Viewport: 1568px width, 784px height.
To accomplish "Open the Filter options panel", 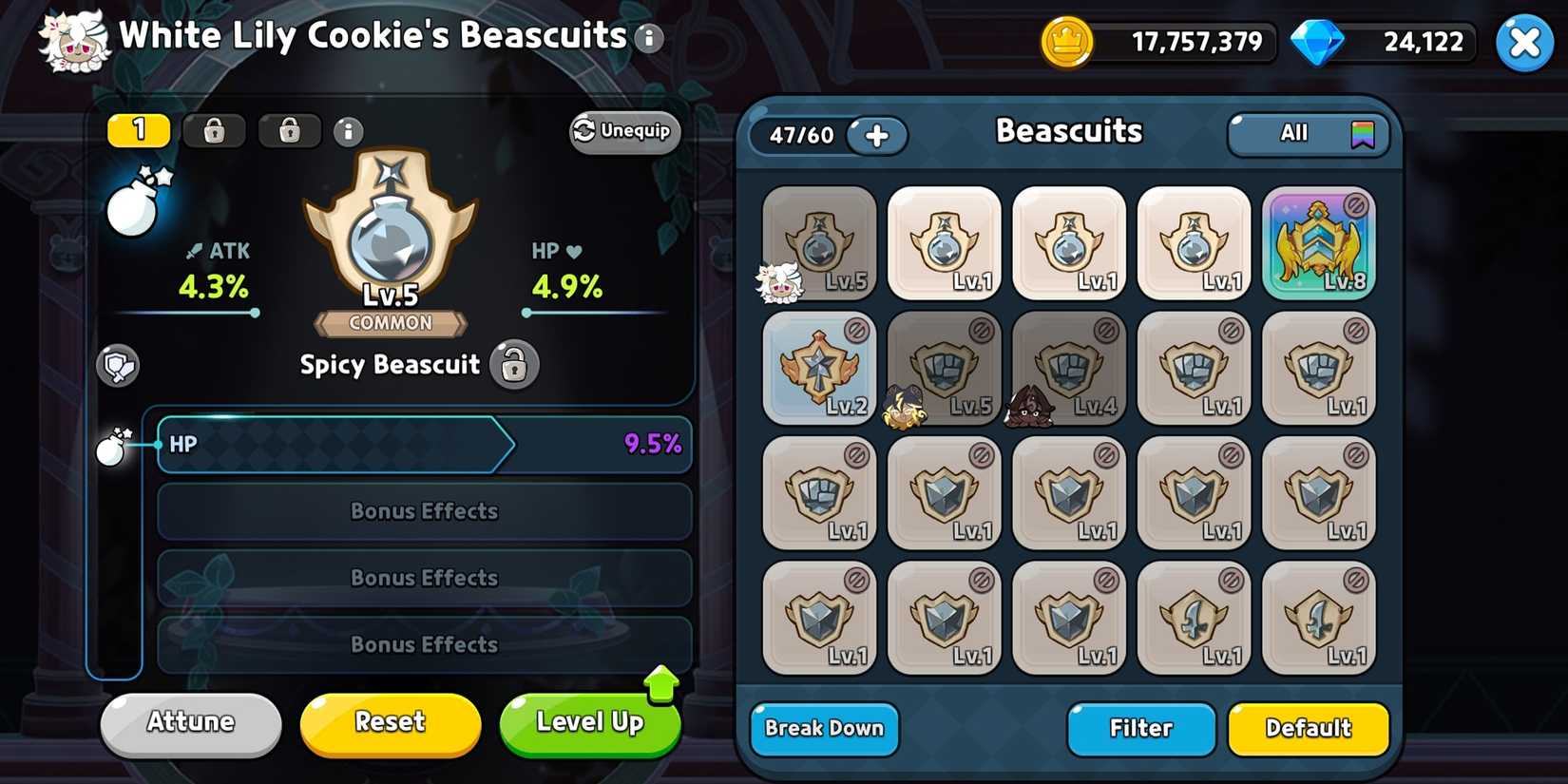I will pos(1139,729).
